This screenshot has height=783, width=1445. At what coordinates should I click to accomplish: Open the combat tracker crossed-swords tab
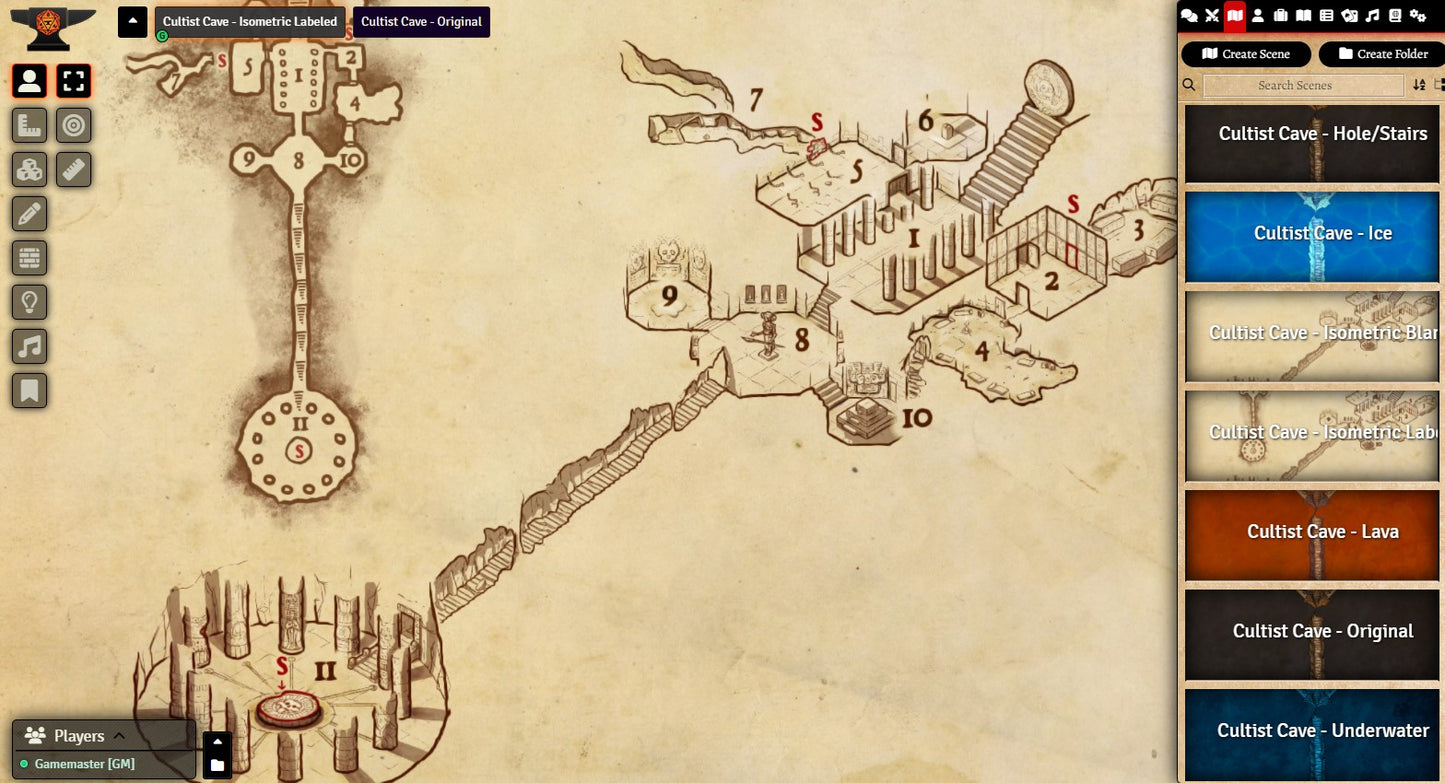tap(1212, 15)
